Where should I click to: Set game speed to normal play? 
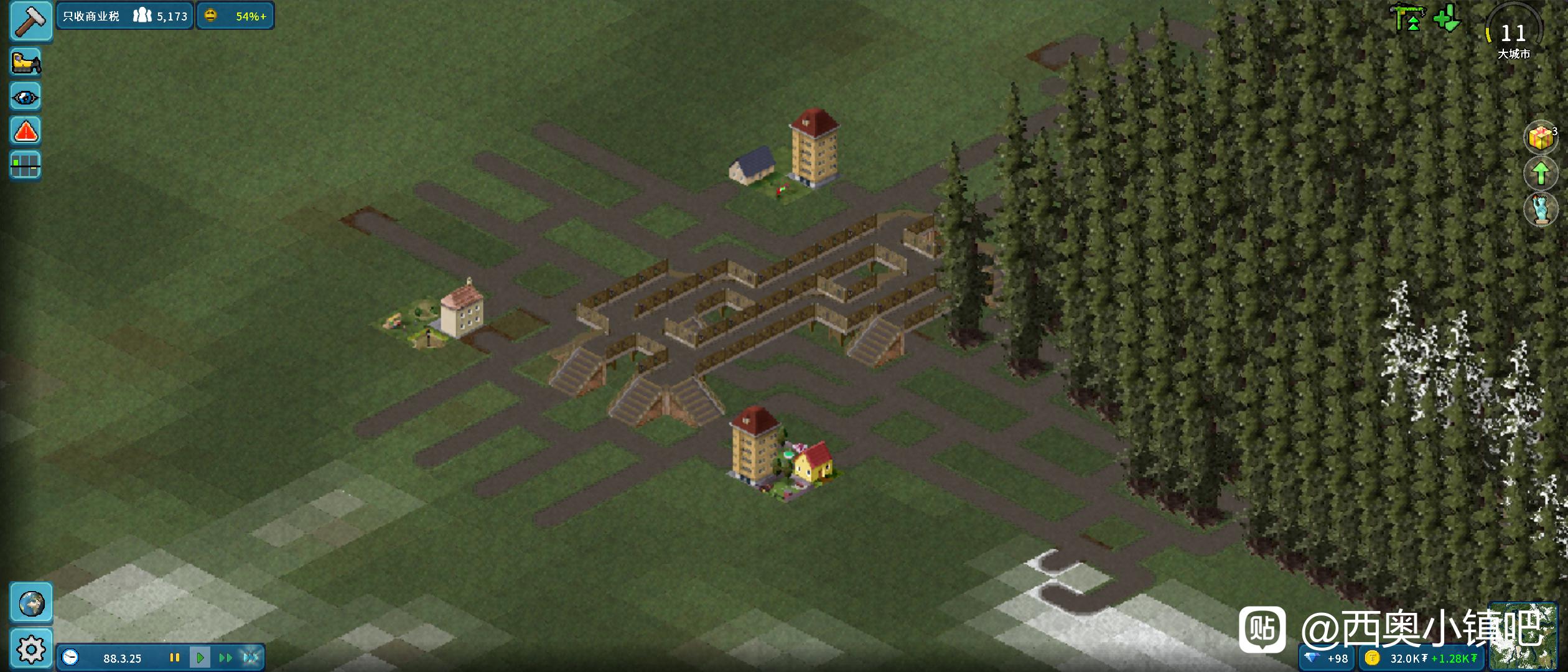click(200, 658)
